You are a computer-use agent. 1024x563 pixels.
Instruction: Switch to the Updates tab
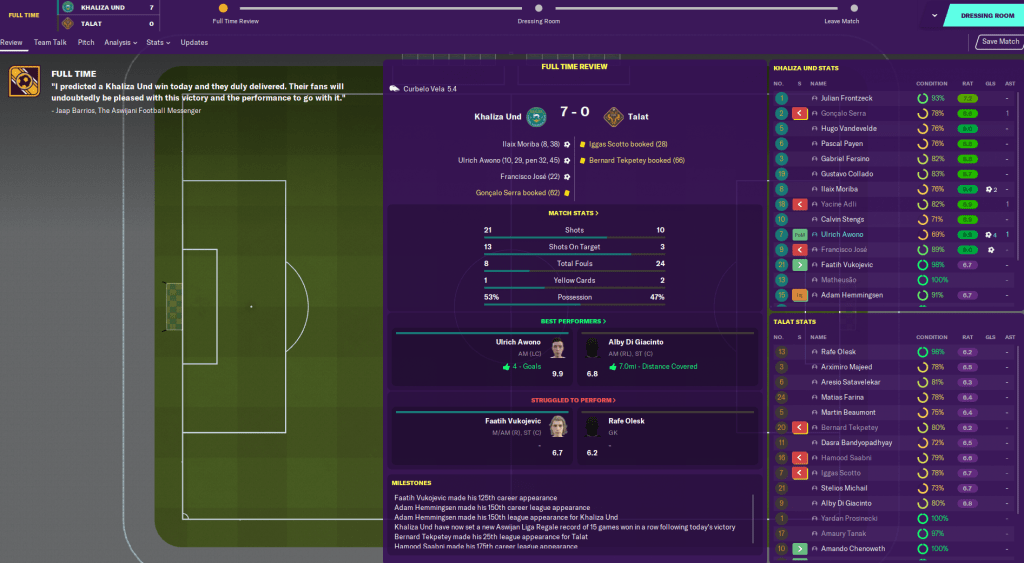pos(194,43)
